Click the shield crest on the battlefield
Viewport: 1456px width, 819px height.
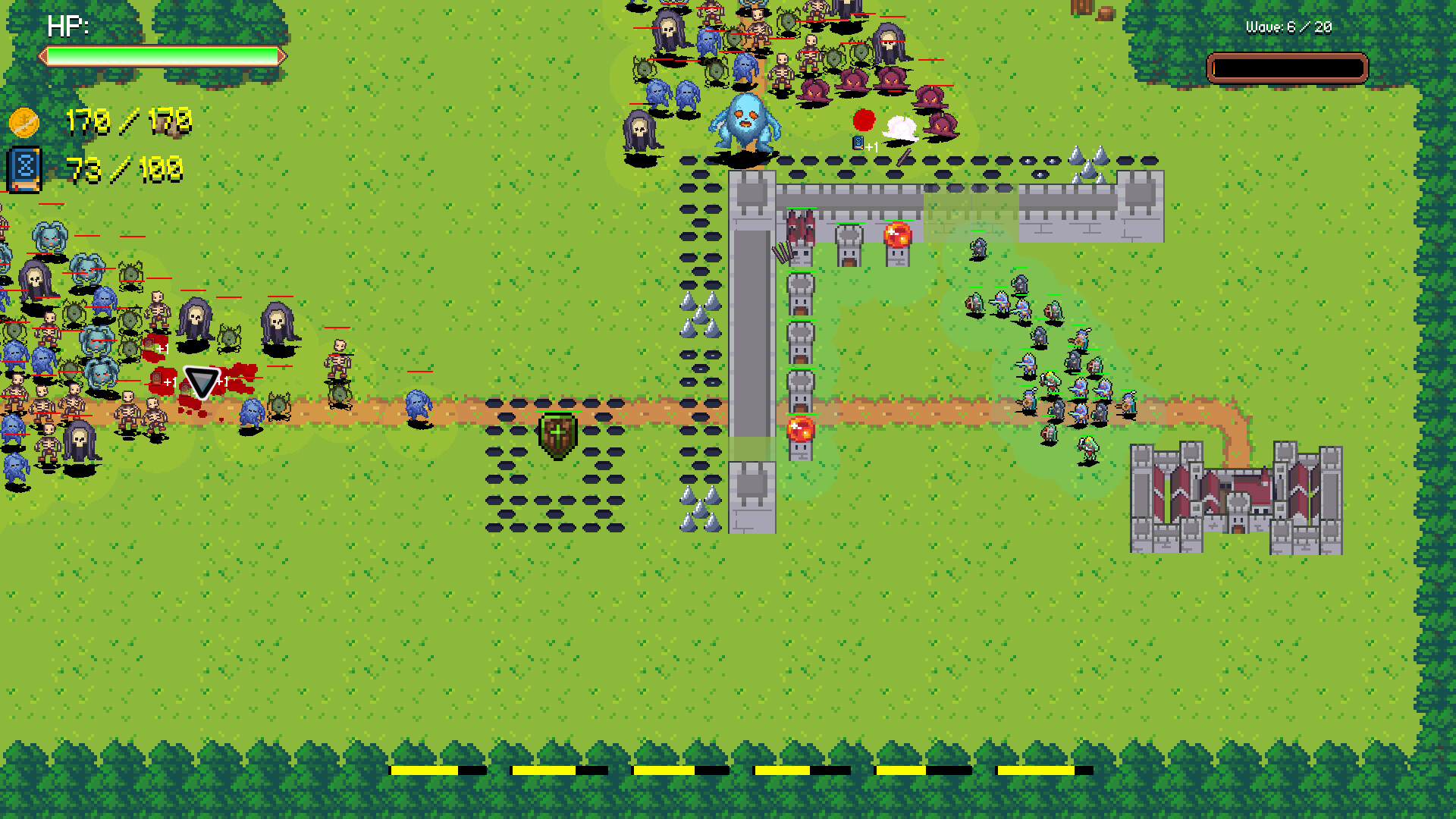pyautogui.click(x=558, y=438)
